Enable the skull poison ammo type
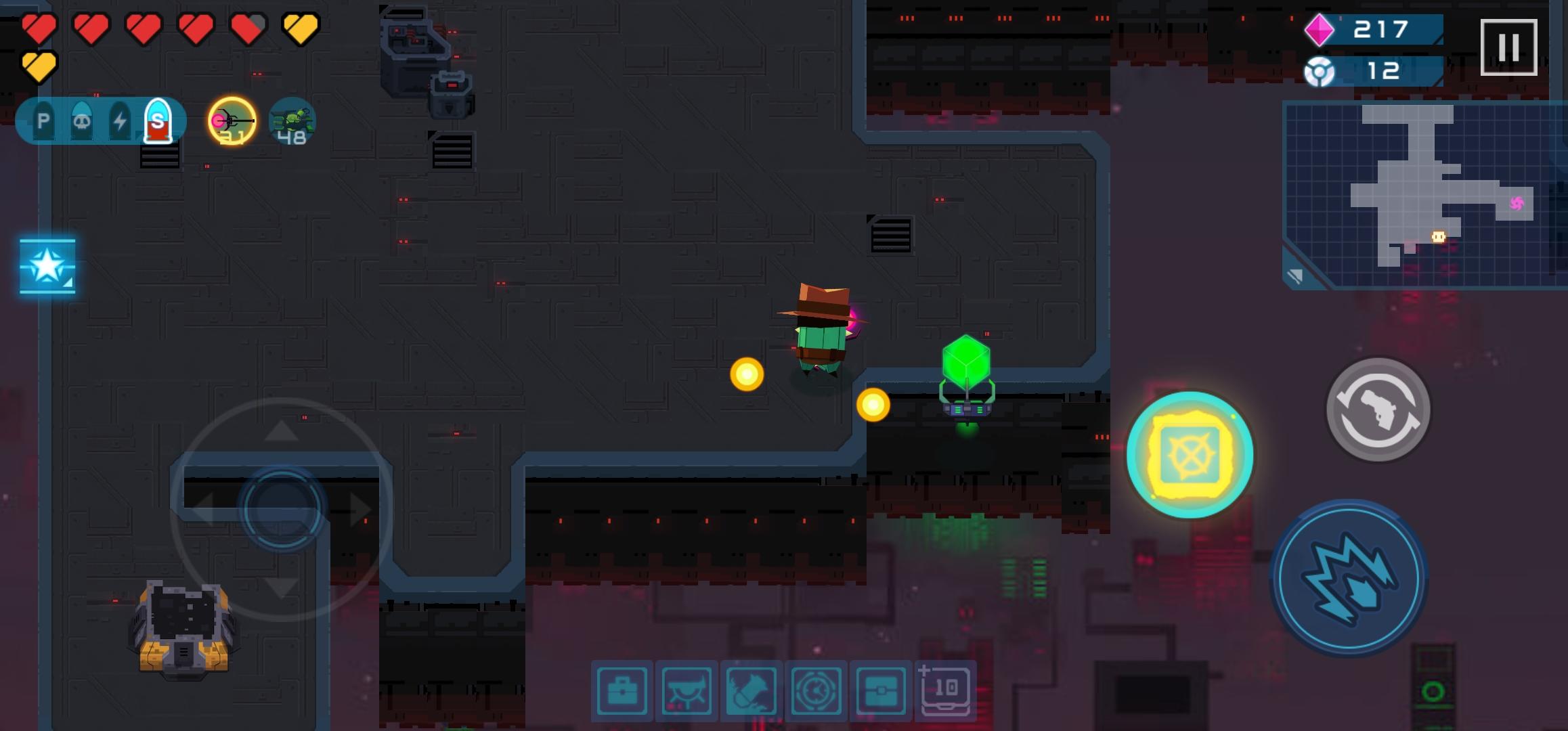 (x=81, y=122)
